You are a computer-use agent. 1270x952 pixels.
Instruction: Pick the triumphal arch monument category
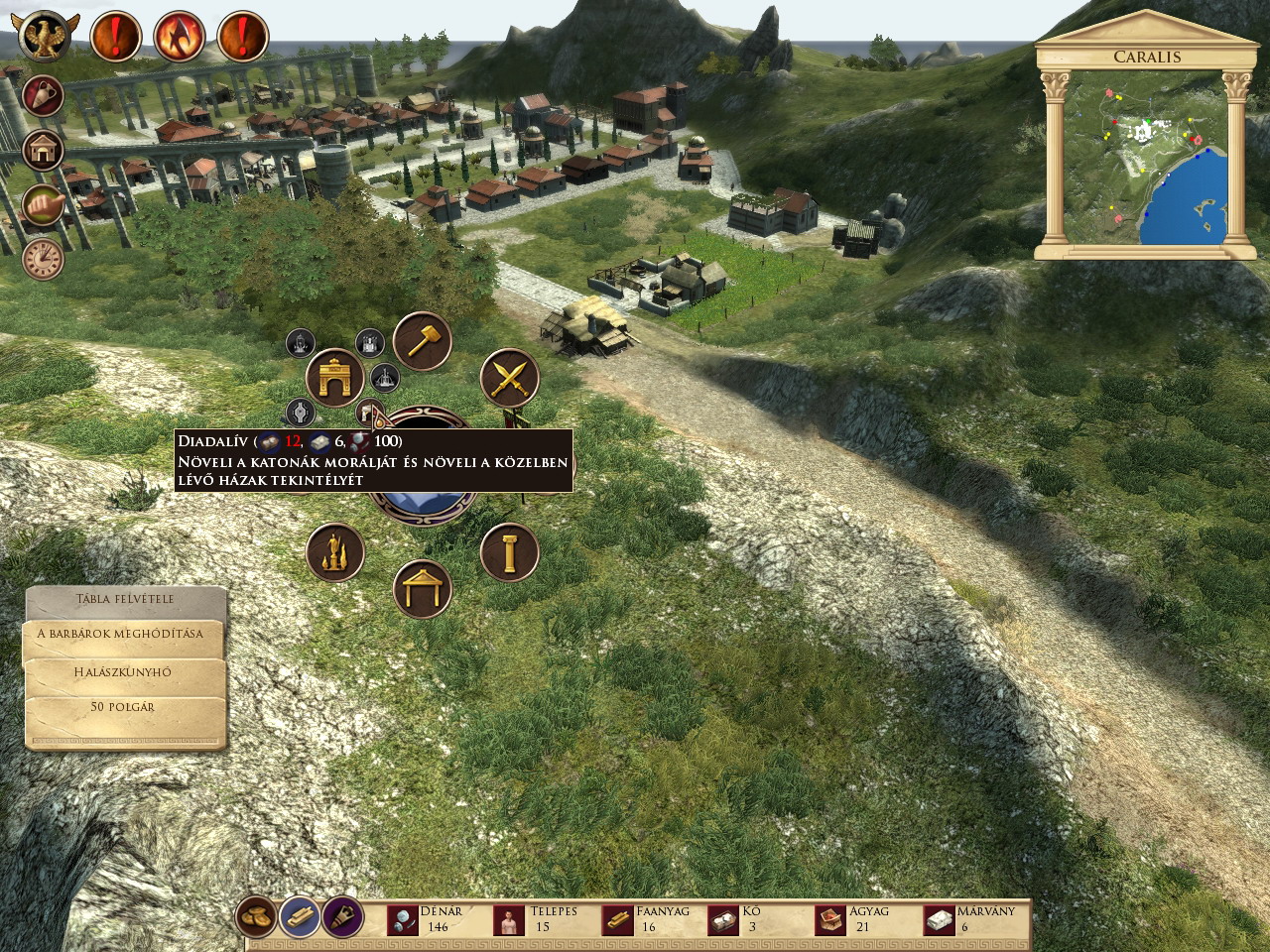coord(335,378)
